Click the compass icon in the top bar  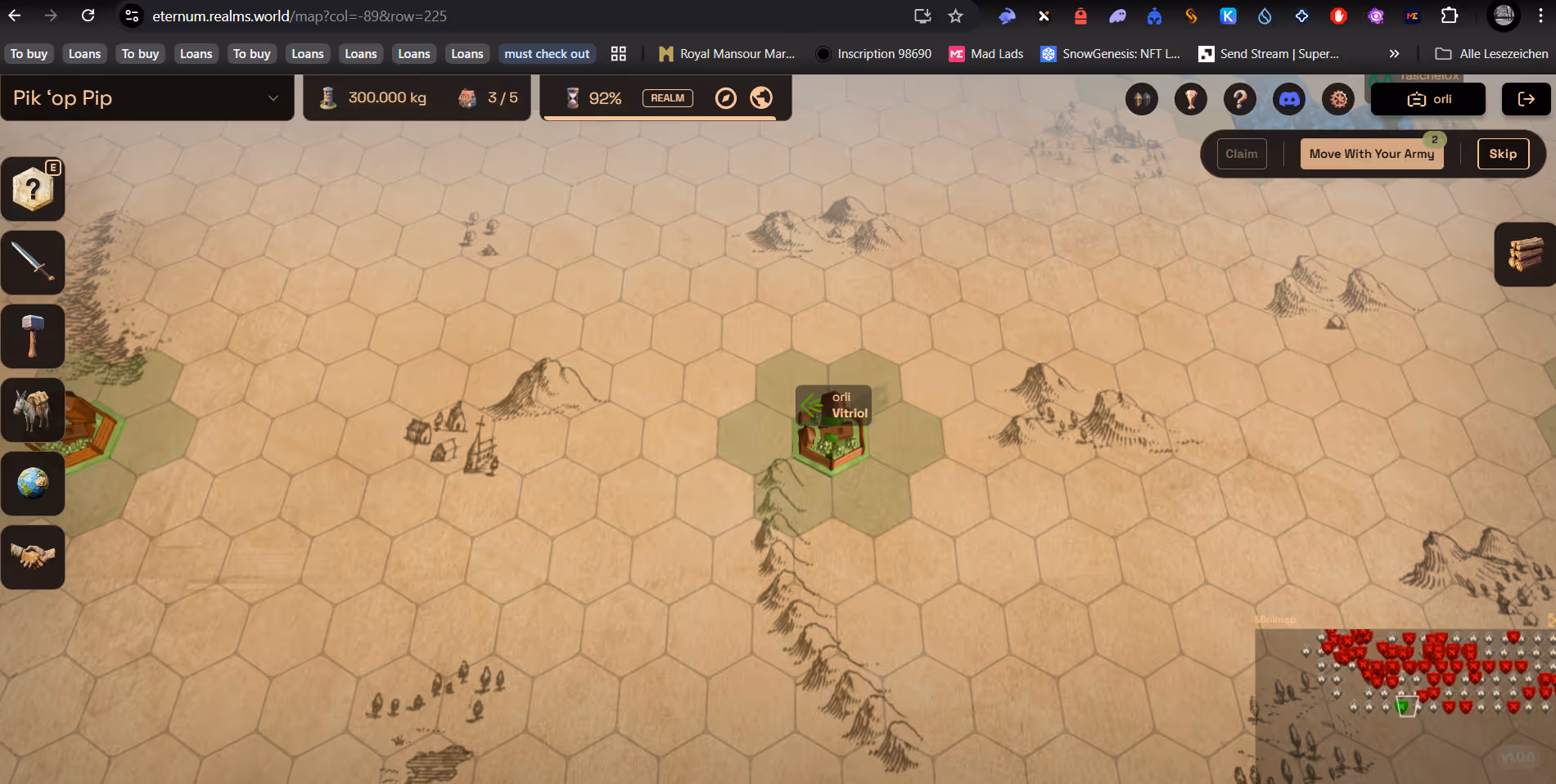pyautogui.click(x=725, y=98)
